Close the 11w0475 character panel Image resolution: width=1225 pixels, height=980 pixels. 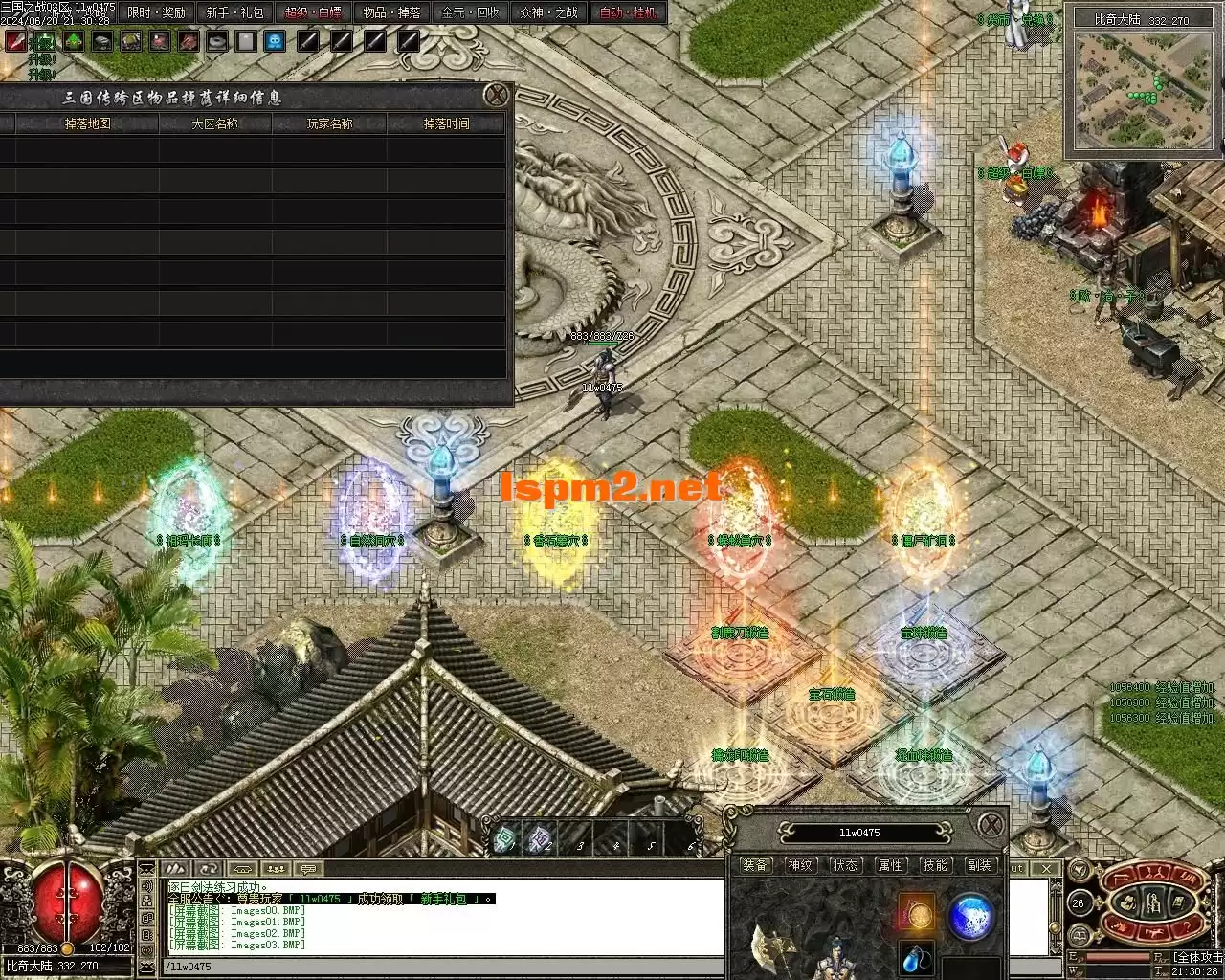click(991, 824)
